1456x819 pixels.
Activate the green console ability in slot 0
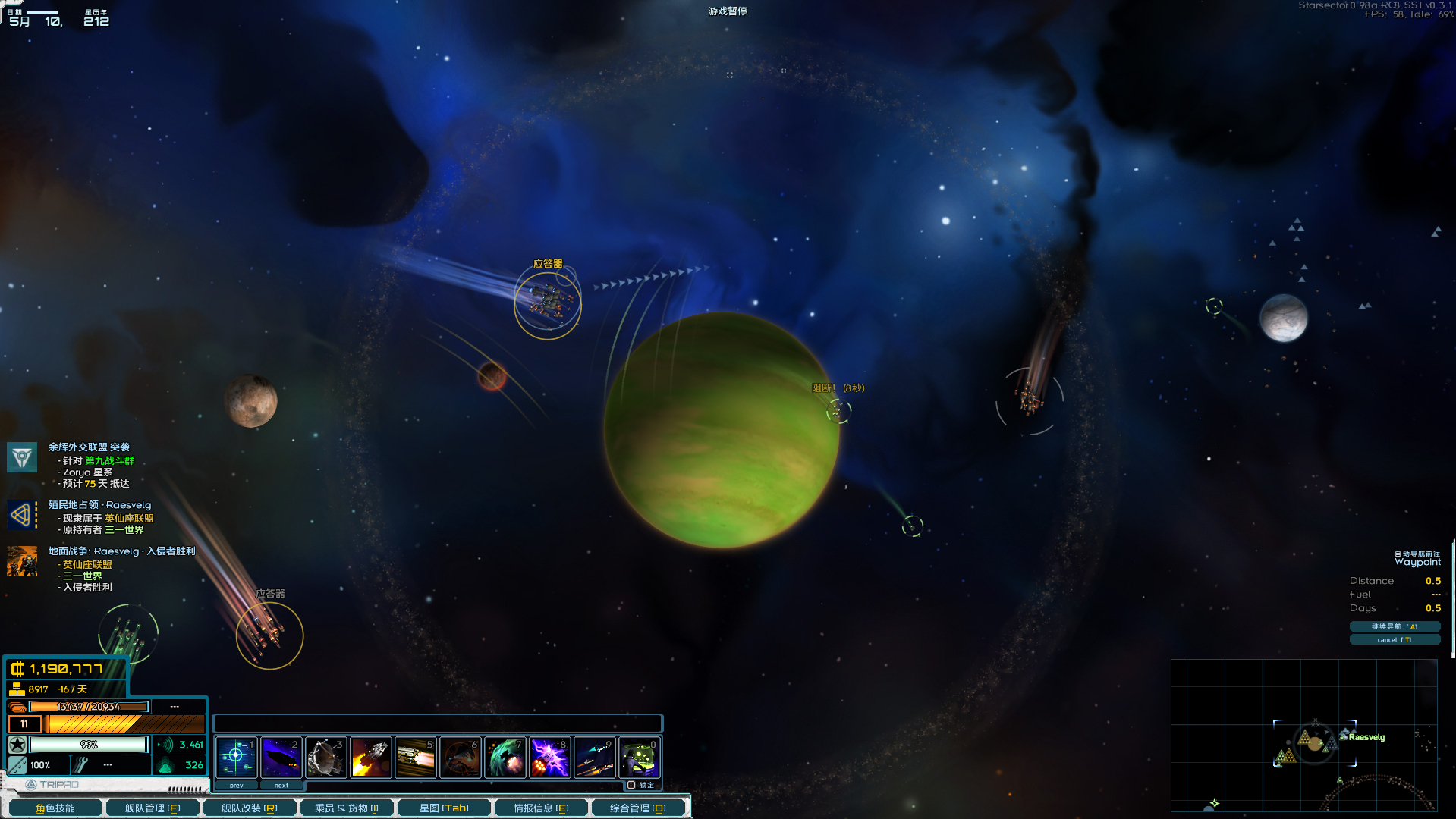[639, 757]
